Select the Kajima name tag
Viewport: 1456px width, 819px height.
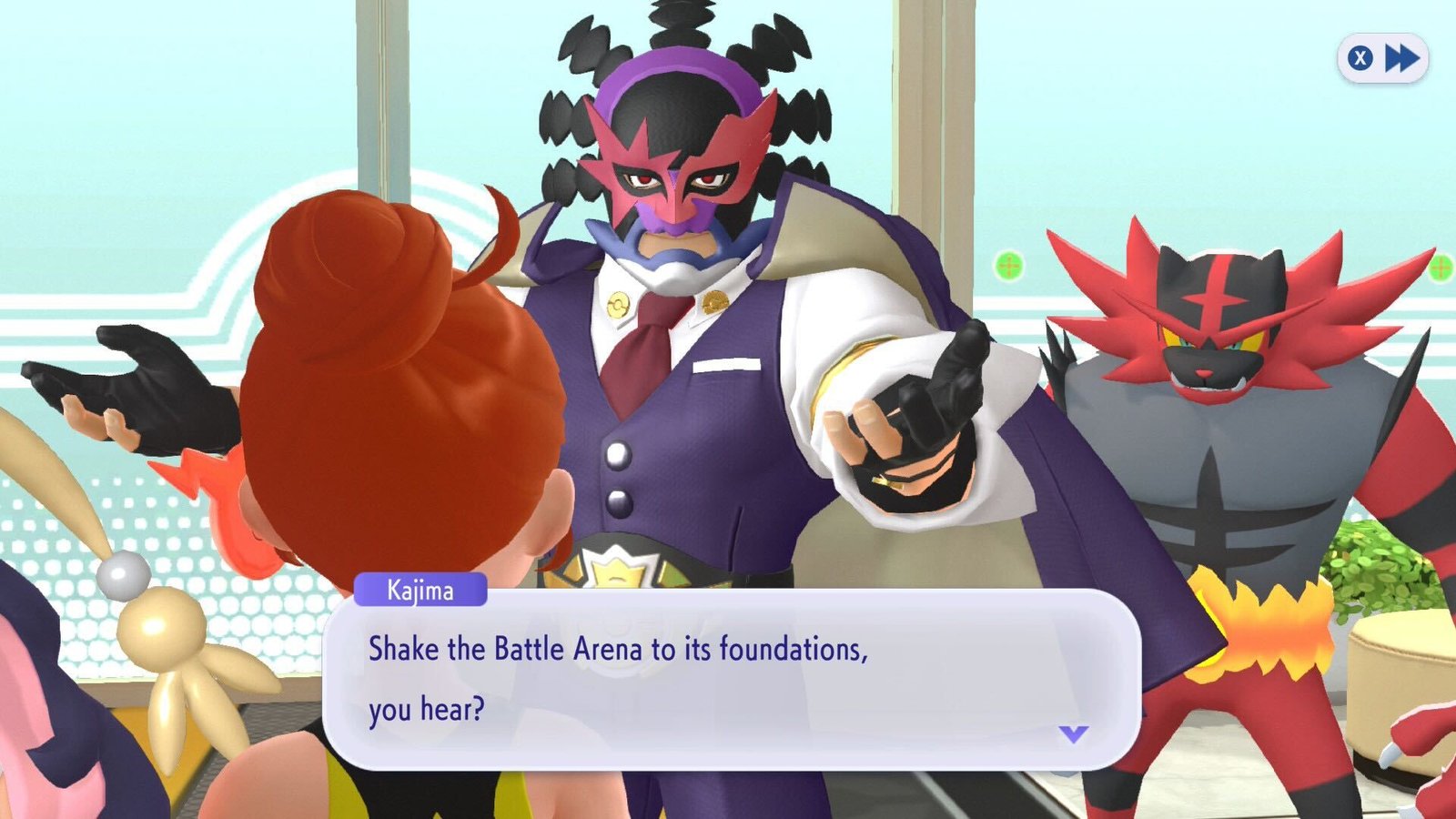422,591
